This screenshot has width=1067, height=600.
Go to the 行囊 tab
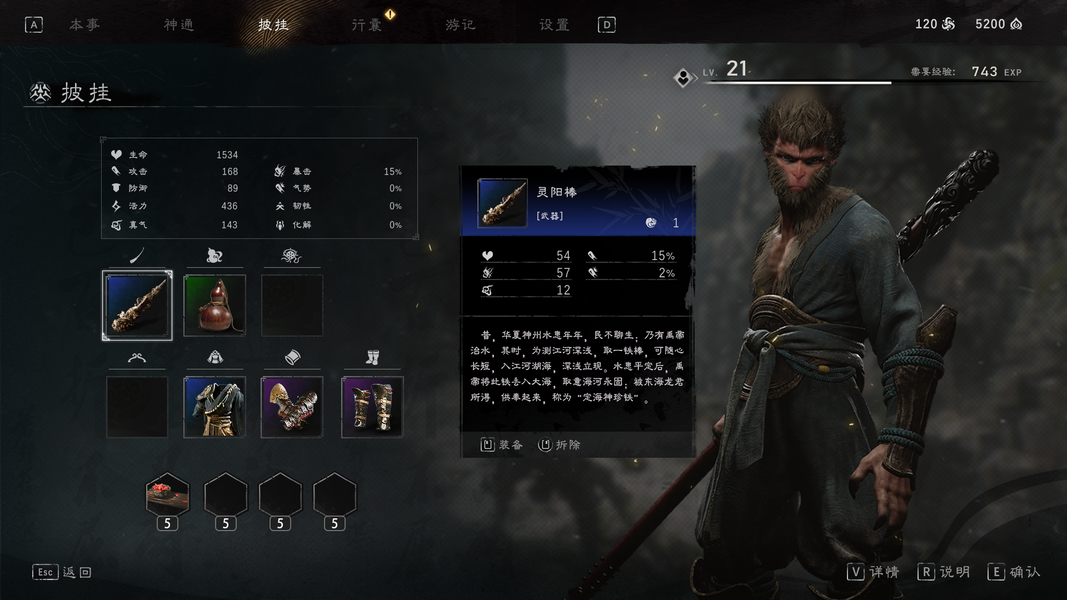pos(367,25)
